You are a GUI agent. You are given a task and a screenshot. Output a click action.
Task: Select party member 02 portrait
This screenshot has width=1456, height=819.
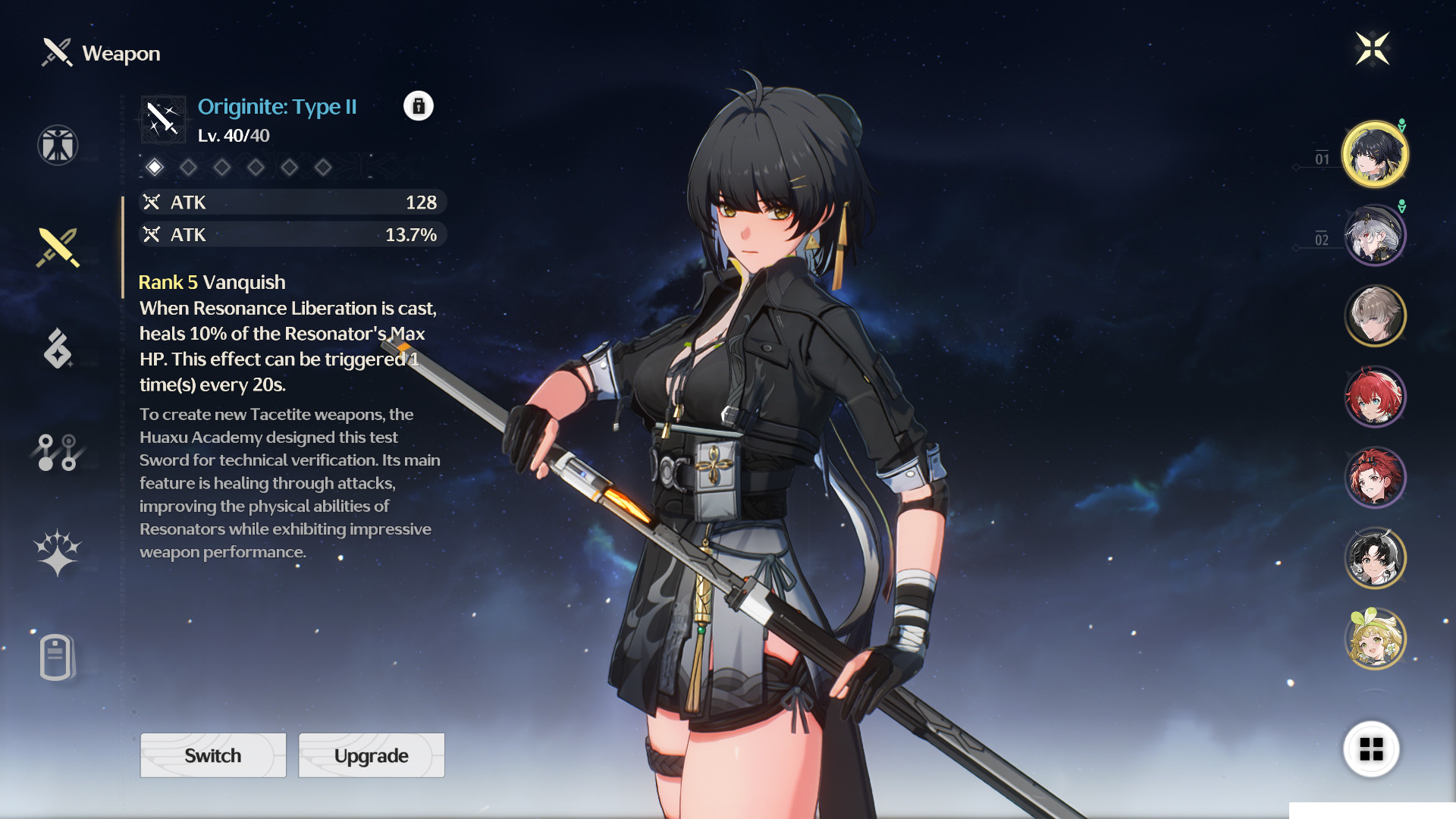pyautogui.click(x=1375, y=234)
